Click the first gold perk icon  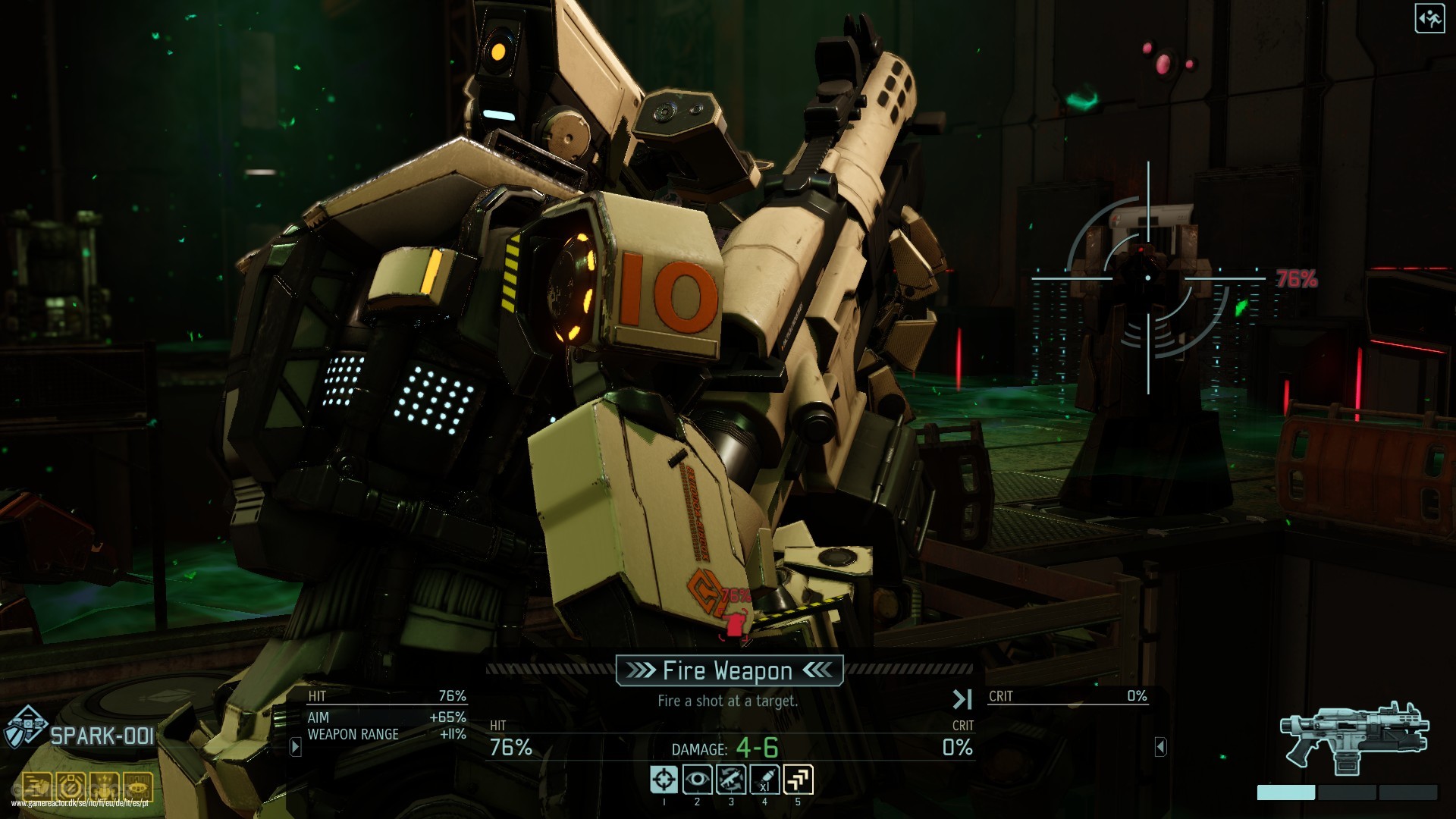point(36,787)
